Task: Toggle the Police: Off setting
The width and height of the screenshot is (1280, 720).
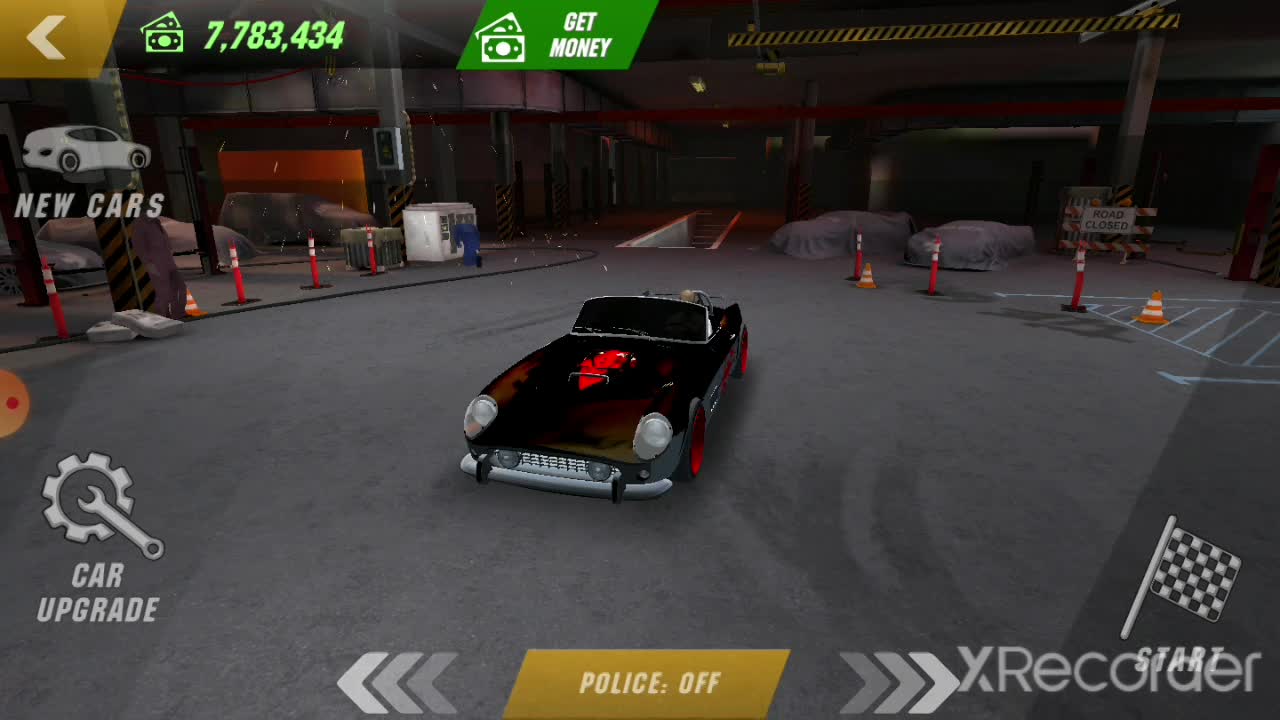Action: click(x=649, y=684)
